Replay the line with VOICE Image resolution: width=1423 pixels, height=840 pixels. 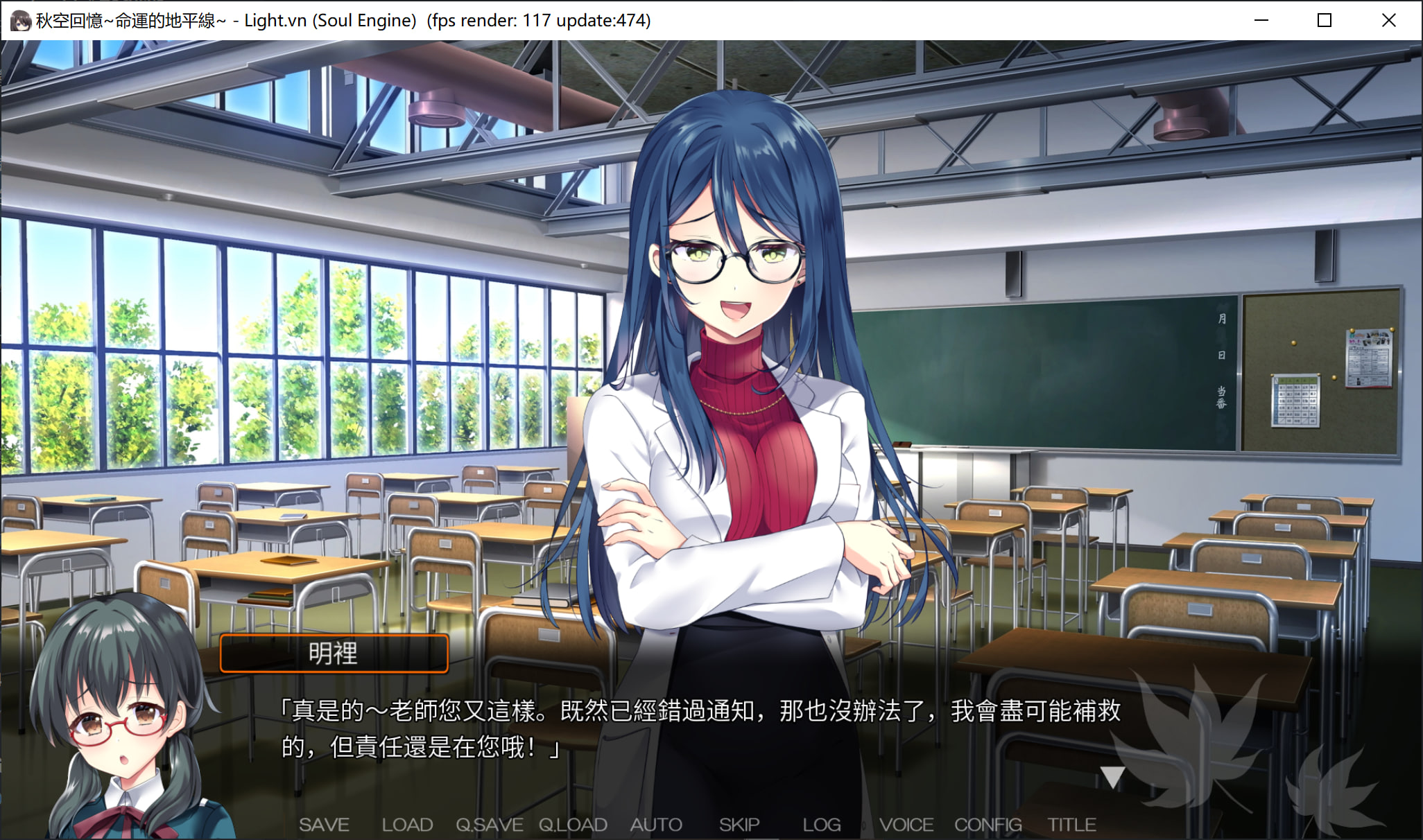pos(906,825)
